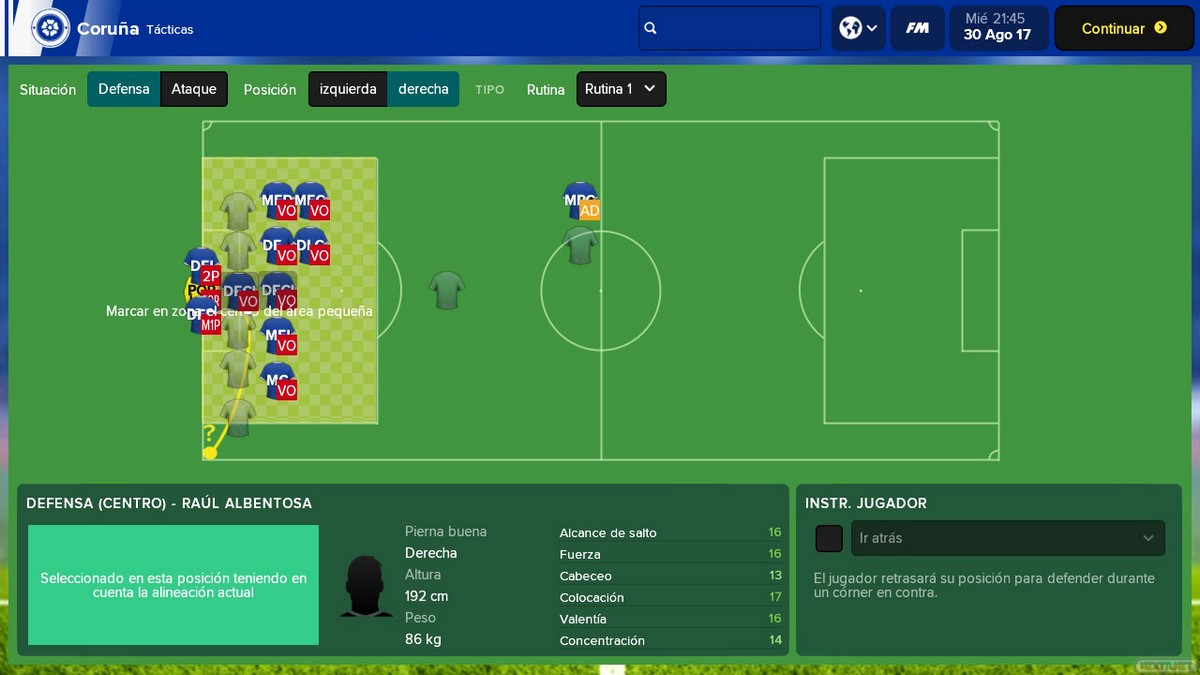Switch situation to Ataque

194,89
